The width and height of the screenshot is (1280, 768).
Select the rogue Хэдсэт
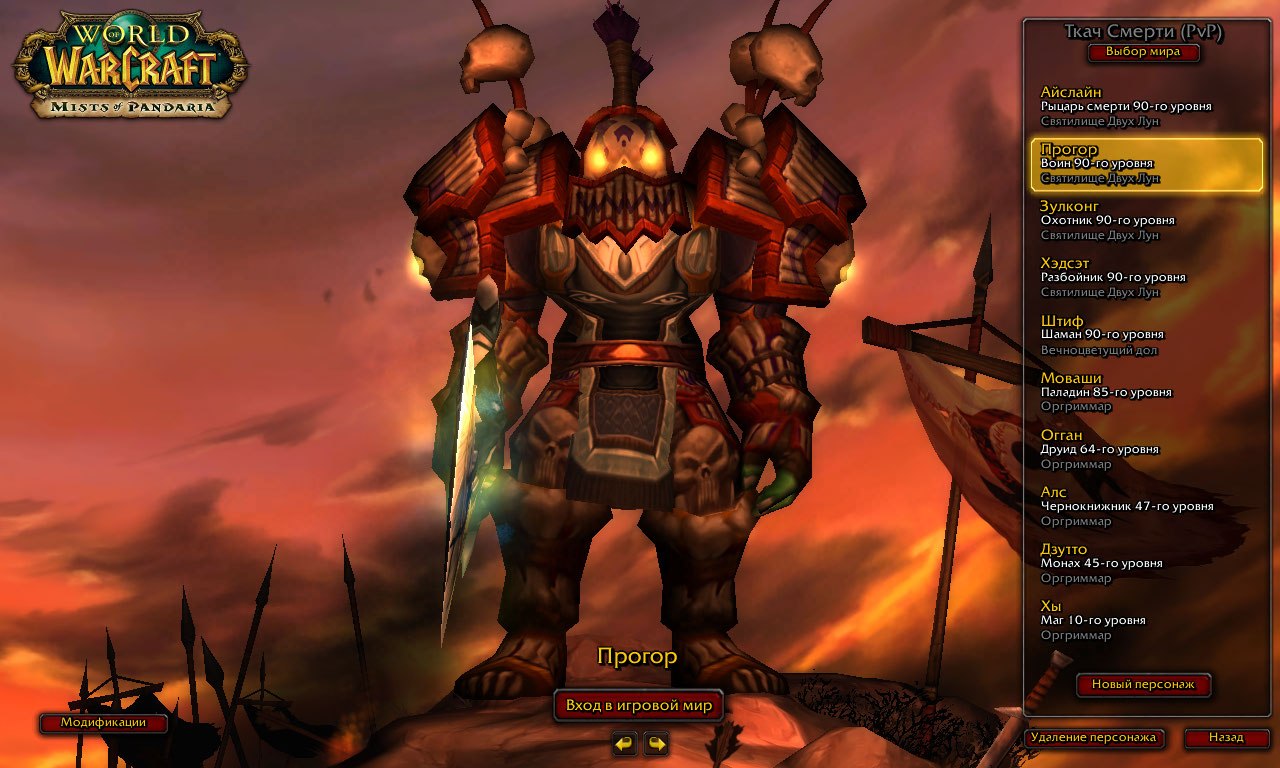[x=1140, y=276]
